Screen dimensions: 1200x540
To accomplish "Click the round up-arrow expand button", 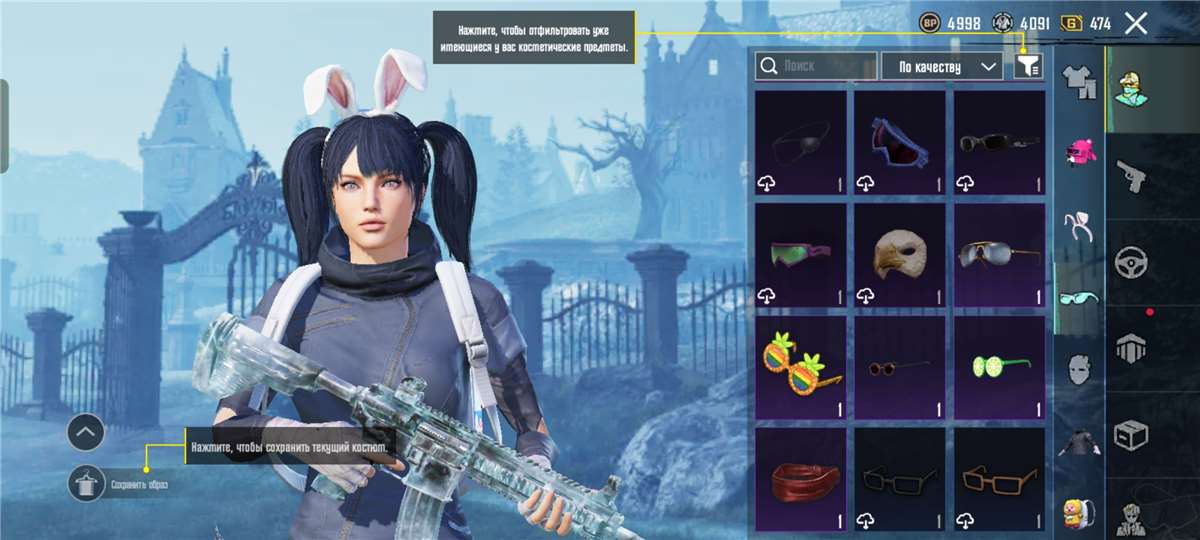I will pos(86,433).
